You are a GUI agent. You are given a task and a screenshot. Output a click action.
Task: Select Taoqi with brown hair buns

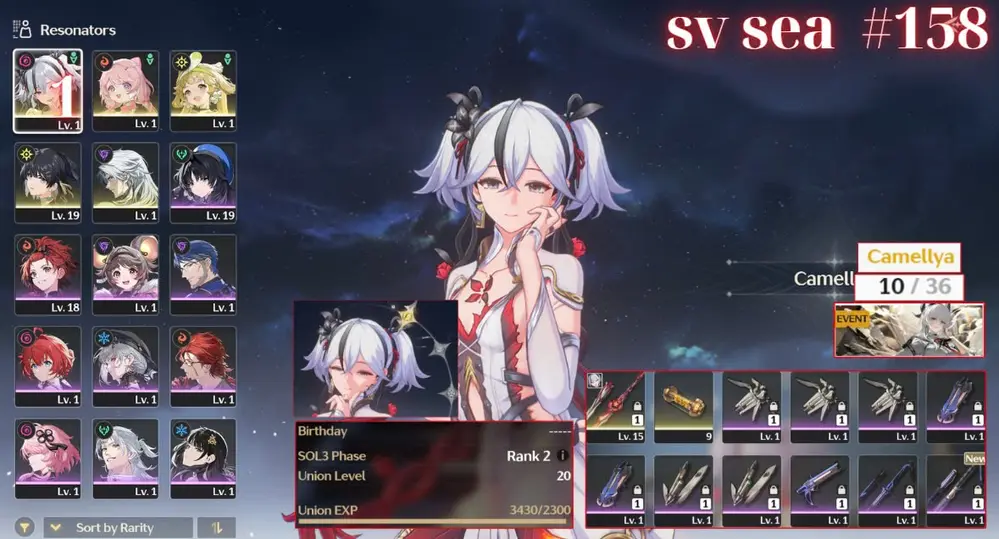click(125, 275)
